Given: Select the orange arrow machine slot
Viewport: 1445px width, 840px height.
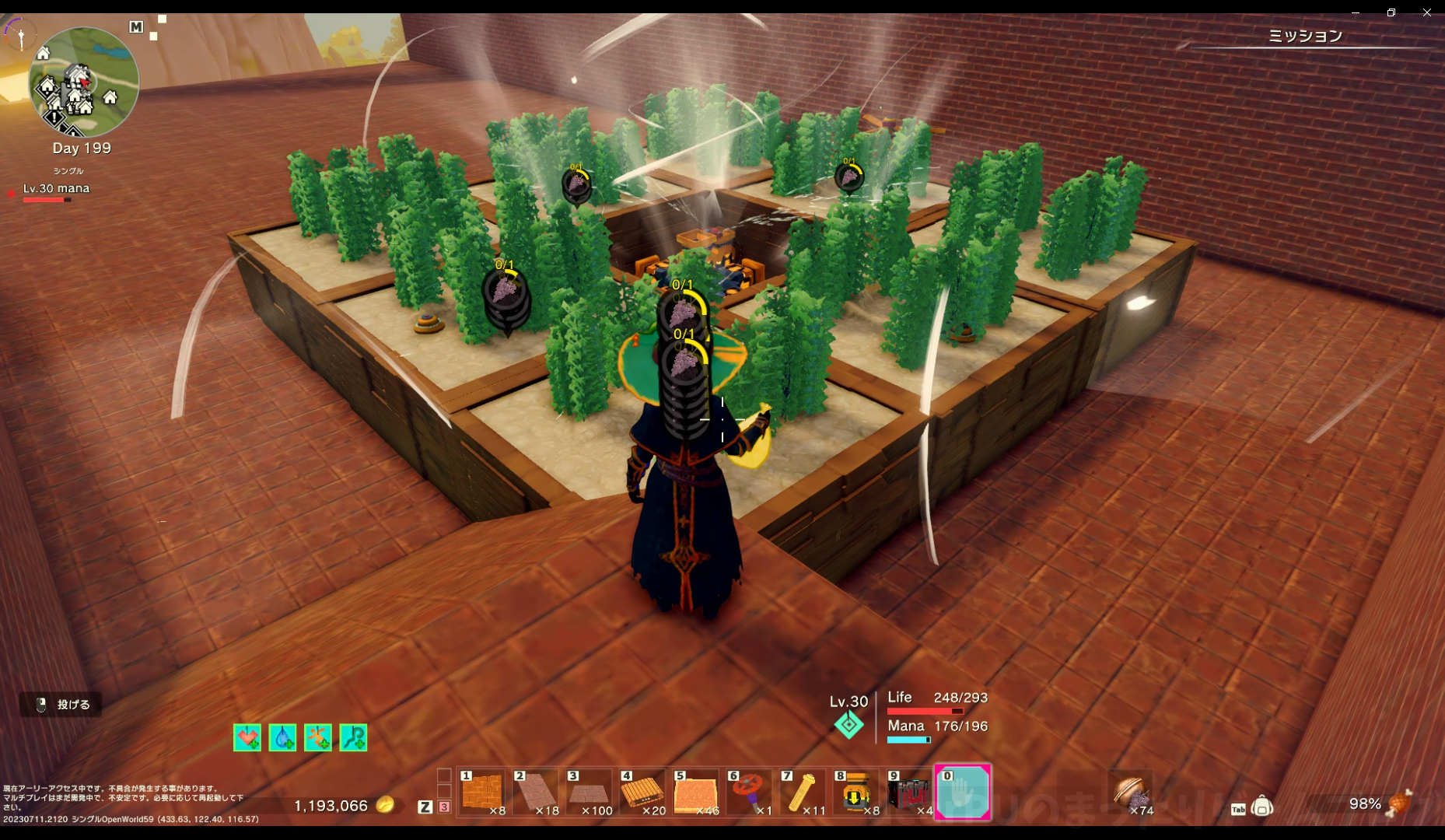Looking at the screenshot, I should tap(855, 793).
